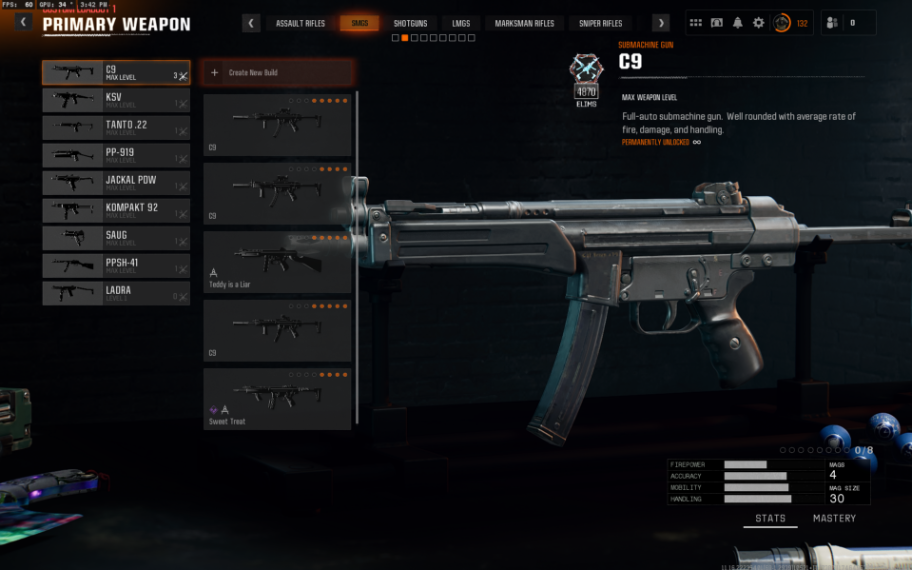The width and height of the screenshot is (912, 570).
Task: Choose the KOMPAKT 92 entry
Action: pos(116,210)
